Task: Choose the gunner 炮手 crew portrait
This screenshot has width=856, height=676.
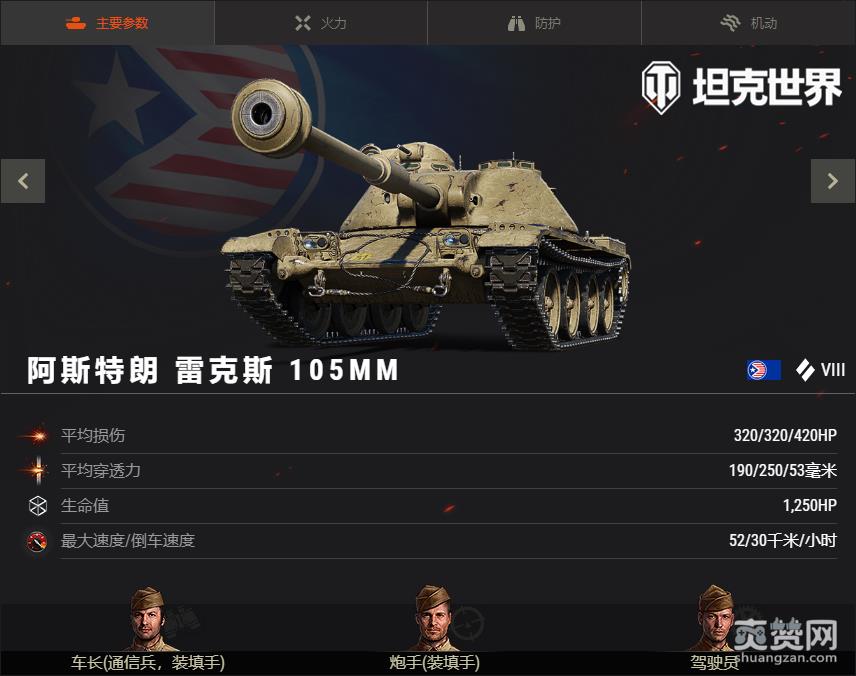Action: point(433,619)
